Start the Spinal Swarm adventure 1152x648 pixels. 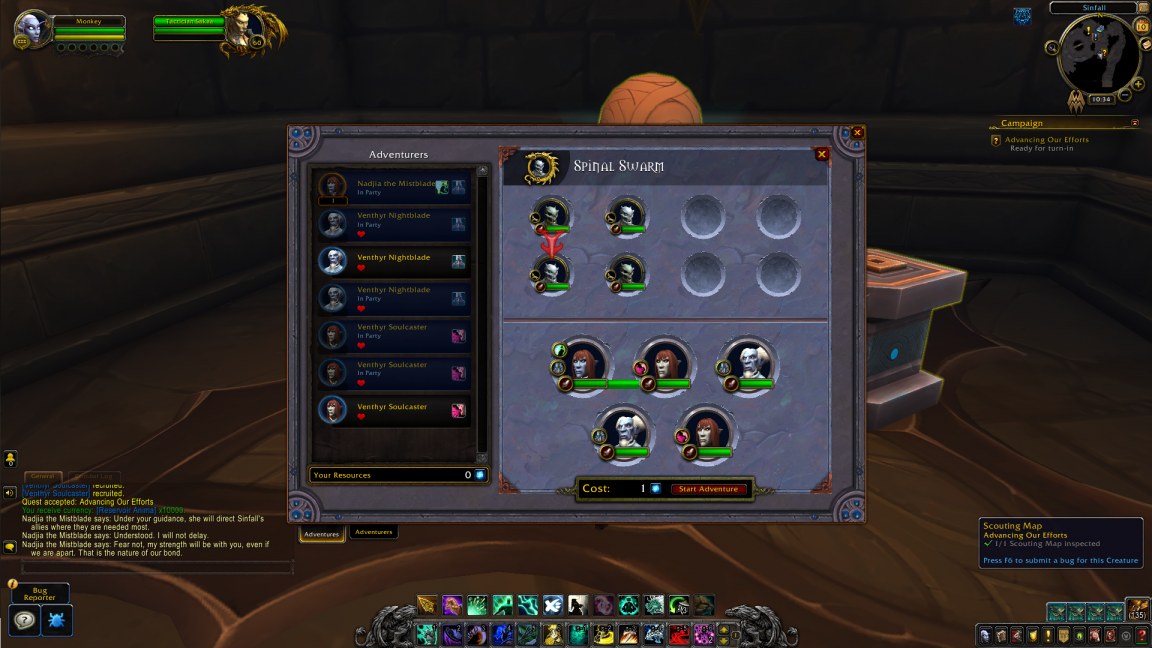[709, 489]
